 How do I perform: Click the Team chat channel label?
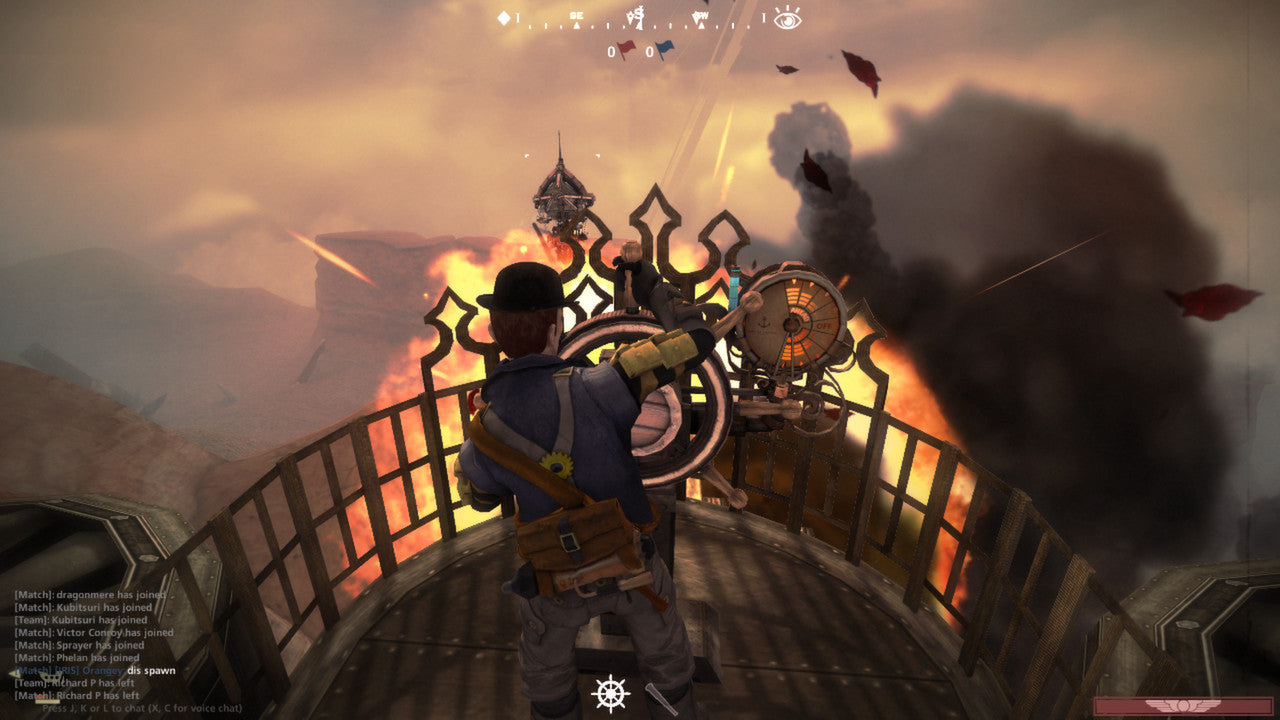[x=28, y=620]
